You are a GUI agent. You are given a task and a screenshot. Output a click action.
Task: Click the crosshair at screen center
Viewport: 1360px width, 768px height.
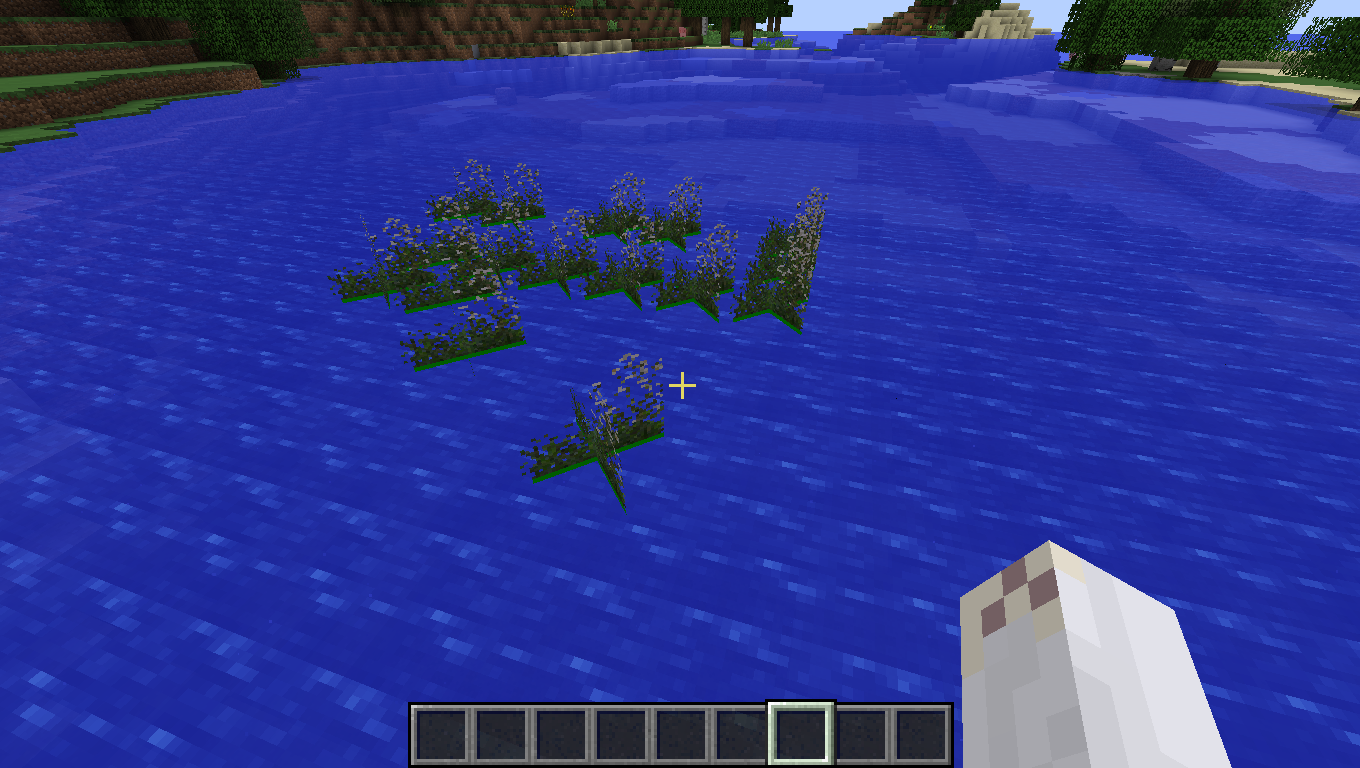click(683, 384)
